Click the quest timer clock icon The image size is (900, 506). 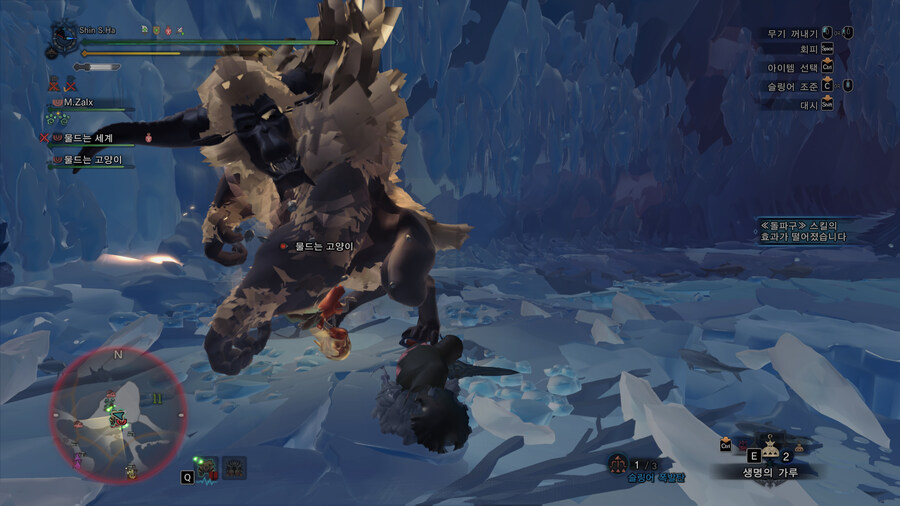pos(62,36)
